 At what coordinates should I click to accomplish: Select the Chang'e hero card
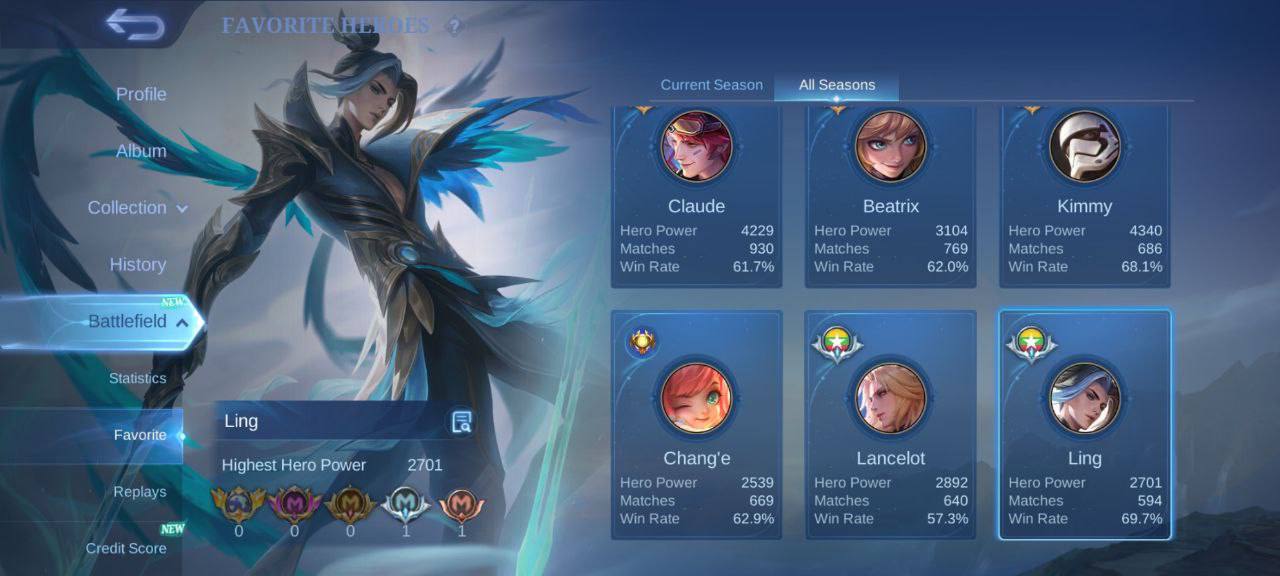[696, 425]
